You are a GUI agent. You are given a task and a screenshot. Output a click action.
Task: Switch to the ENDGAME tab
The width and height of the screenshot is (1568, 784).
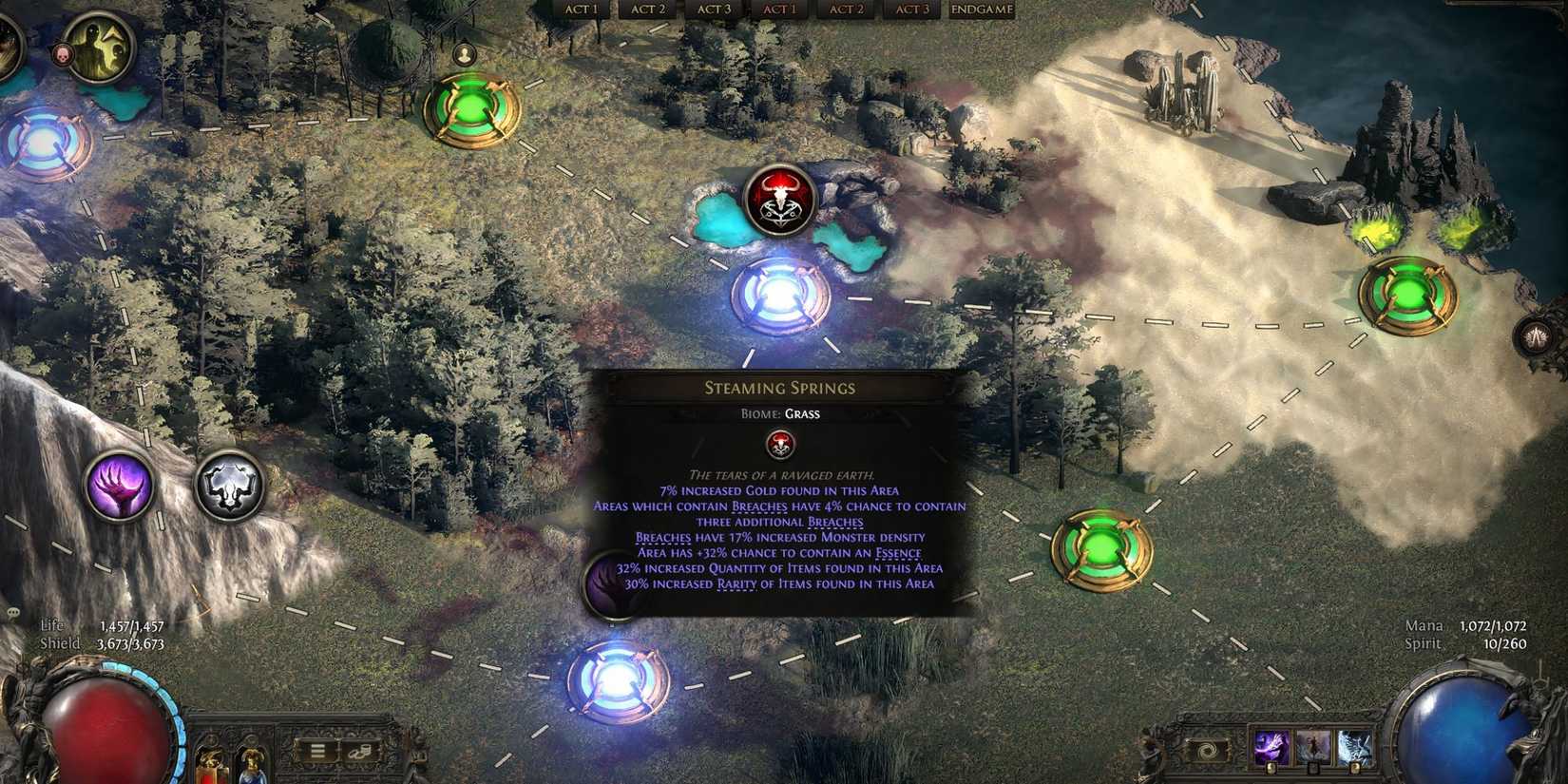[x=980, y=10]
